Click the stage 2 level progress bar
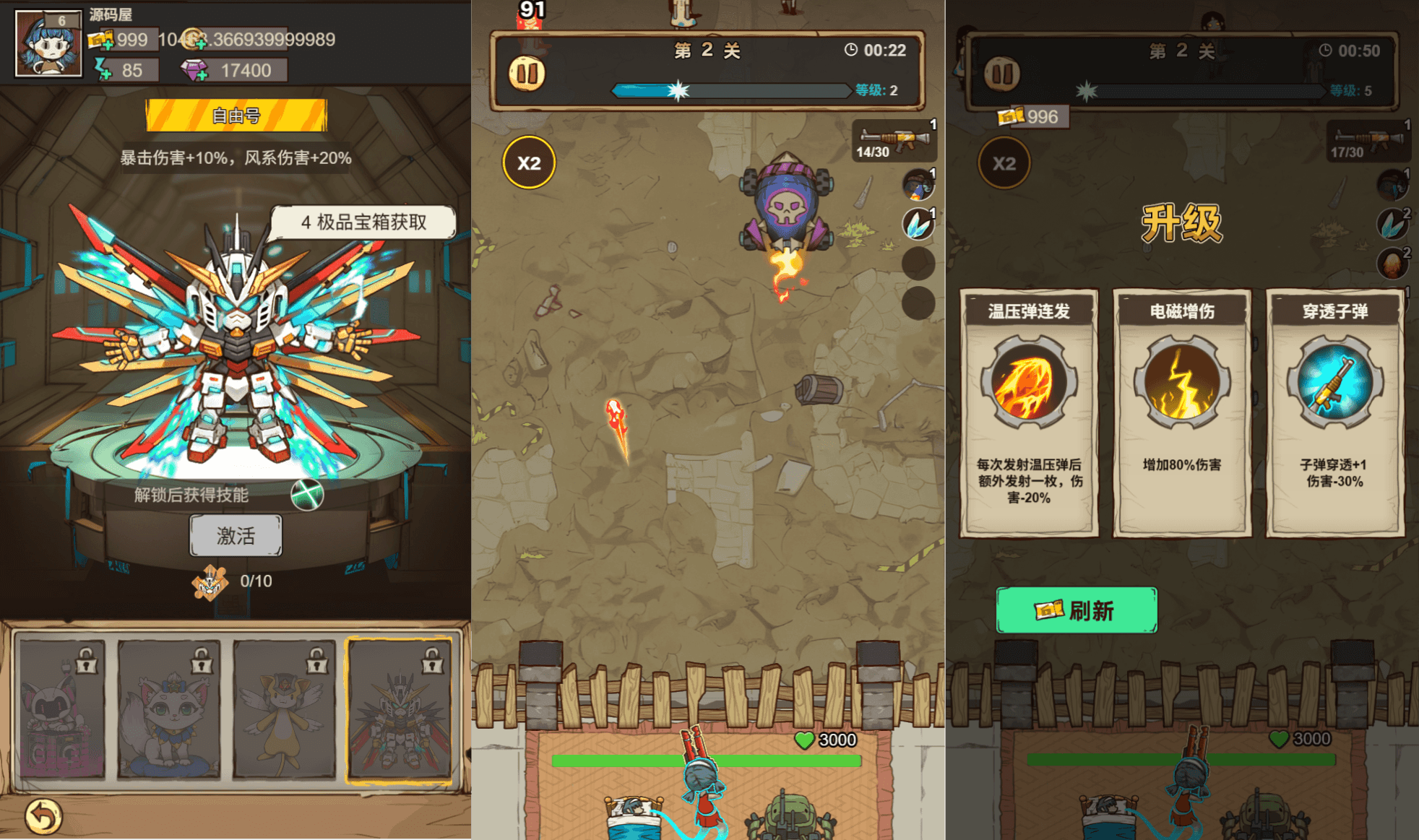 tap(731, 91)
